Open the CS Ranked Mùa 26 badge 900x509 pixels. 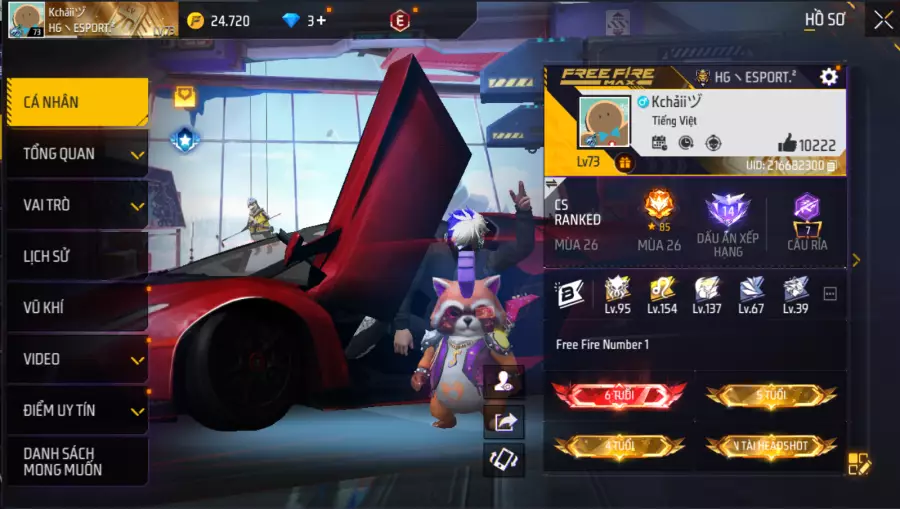click(x=659, y=220)
